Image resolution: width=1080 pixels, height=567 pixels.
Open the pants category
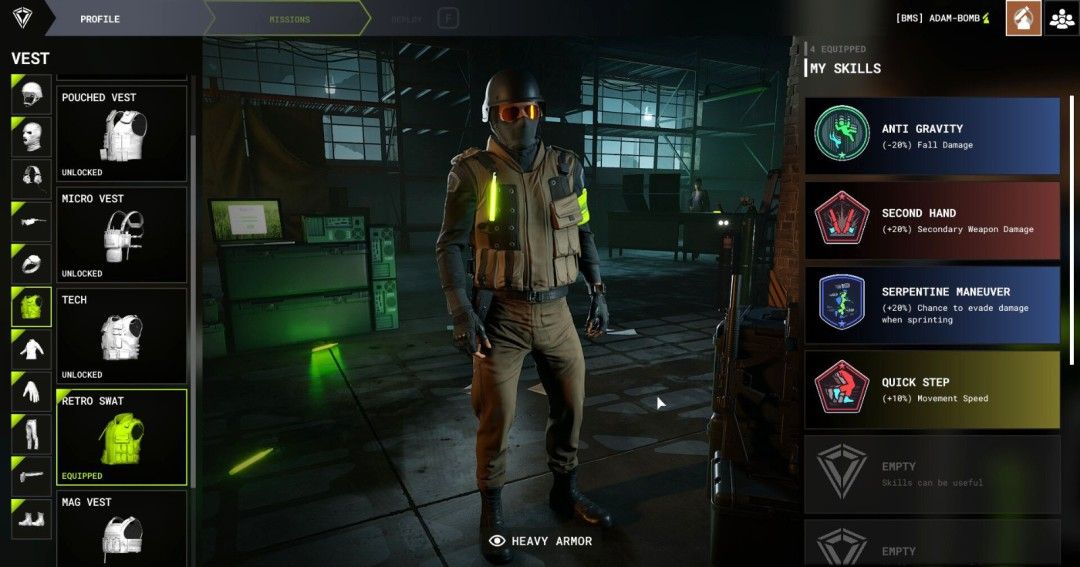click(31, 434)
